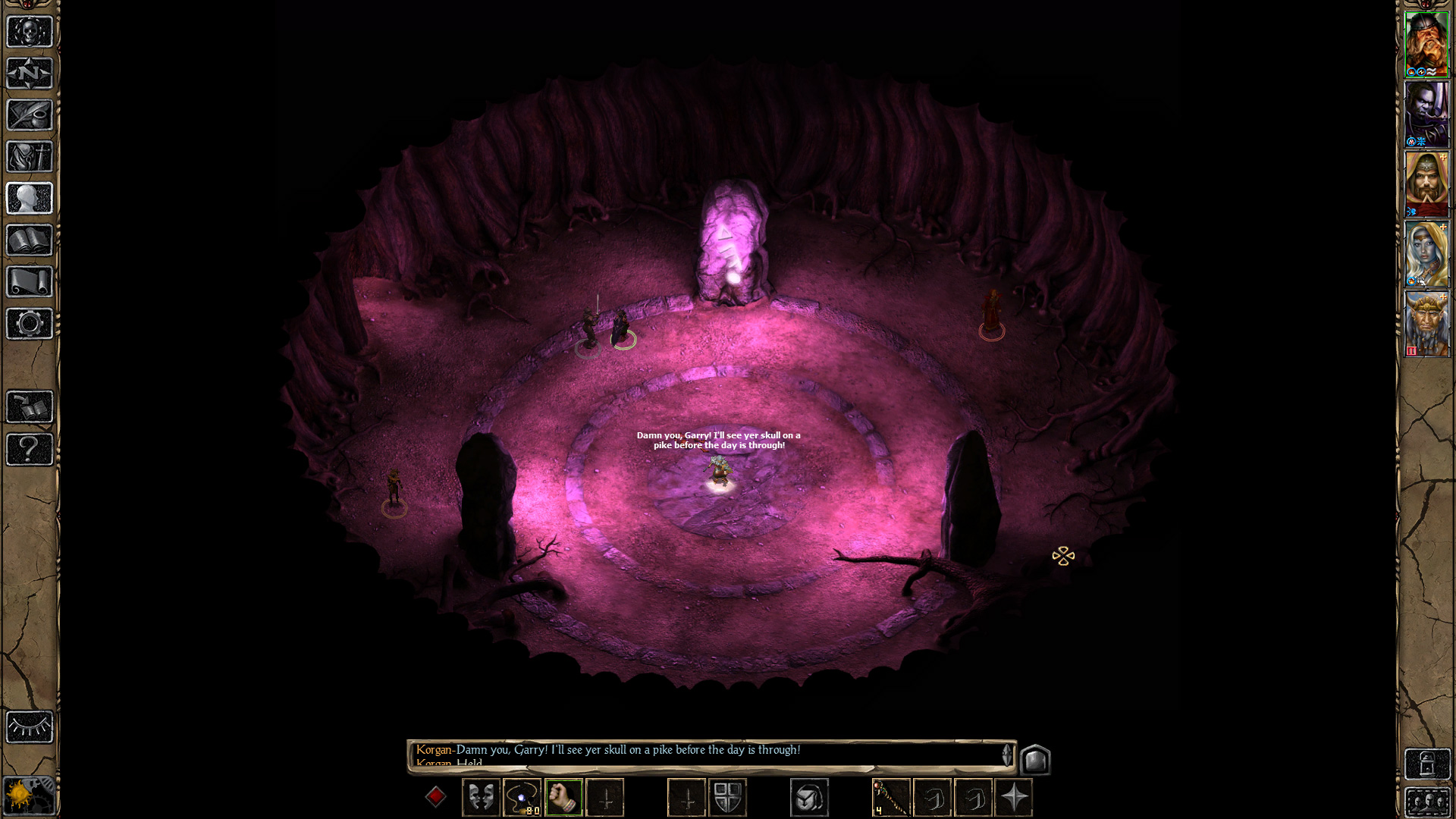
Task: Use the special ability star icon
Action: [1016, 796]
